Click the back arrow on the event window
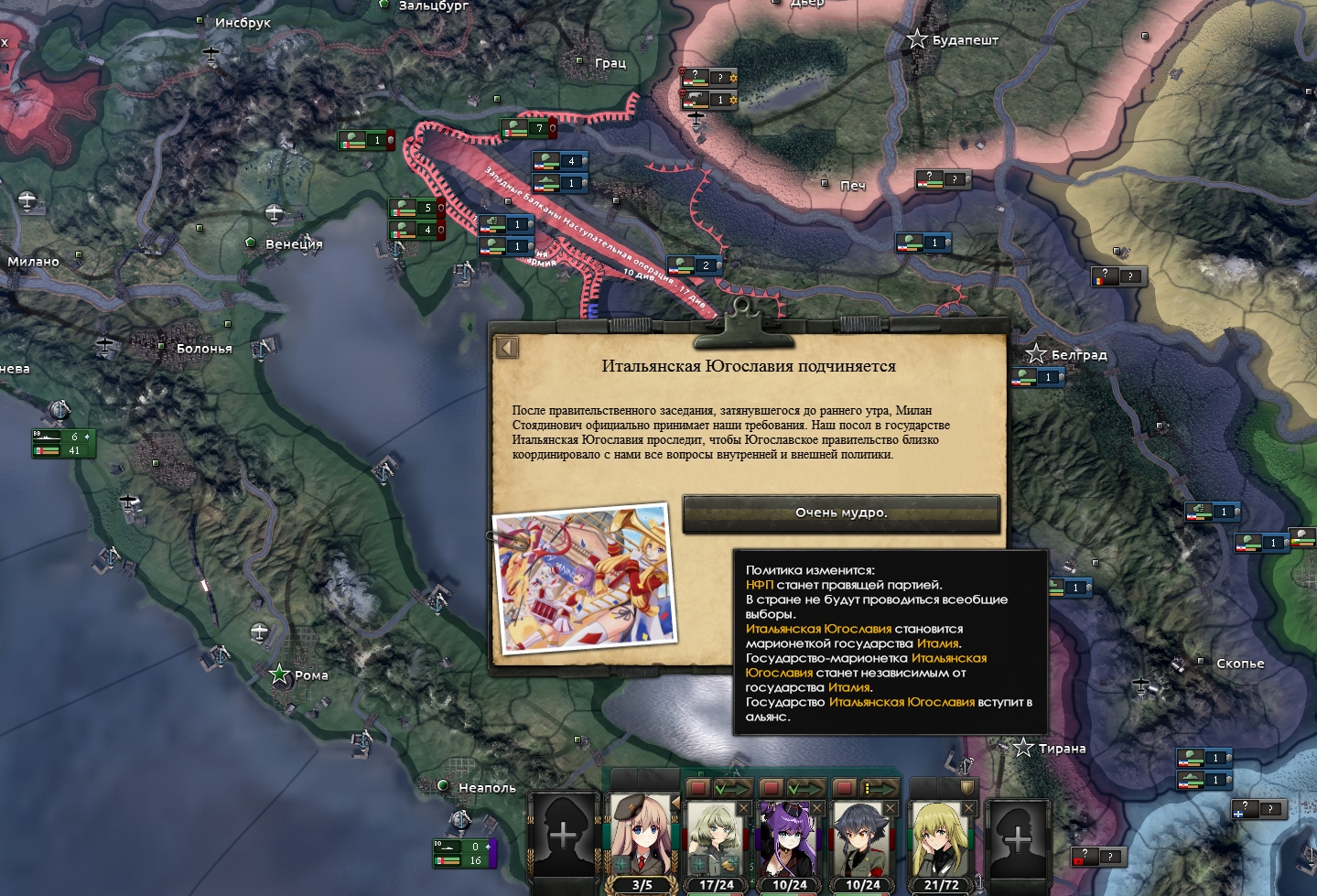1317x896 pixels. coord(508,348)
